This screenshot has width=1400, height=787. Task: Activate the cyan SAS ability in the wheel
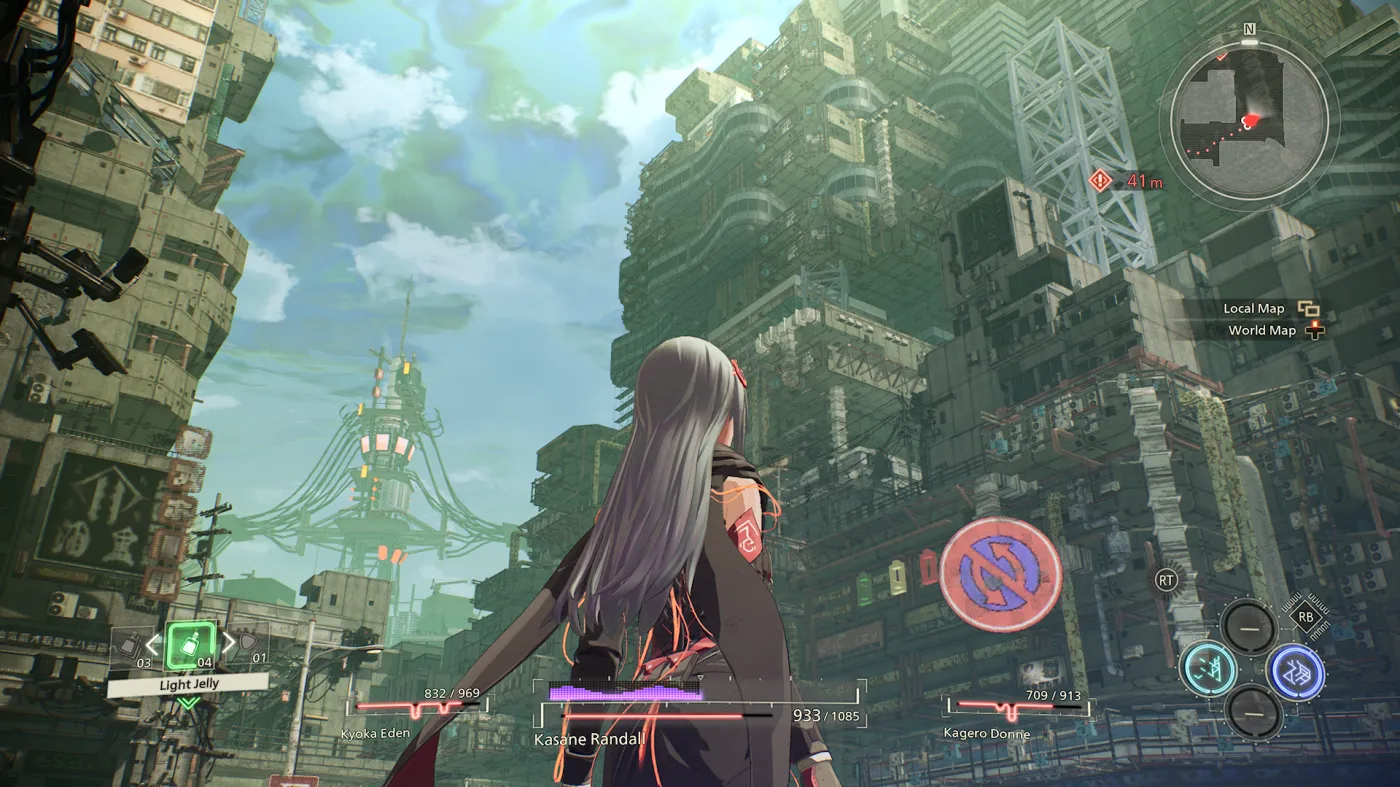coord(1207,669)
